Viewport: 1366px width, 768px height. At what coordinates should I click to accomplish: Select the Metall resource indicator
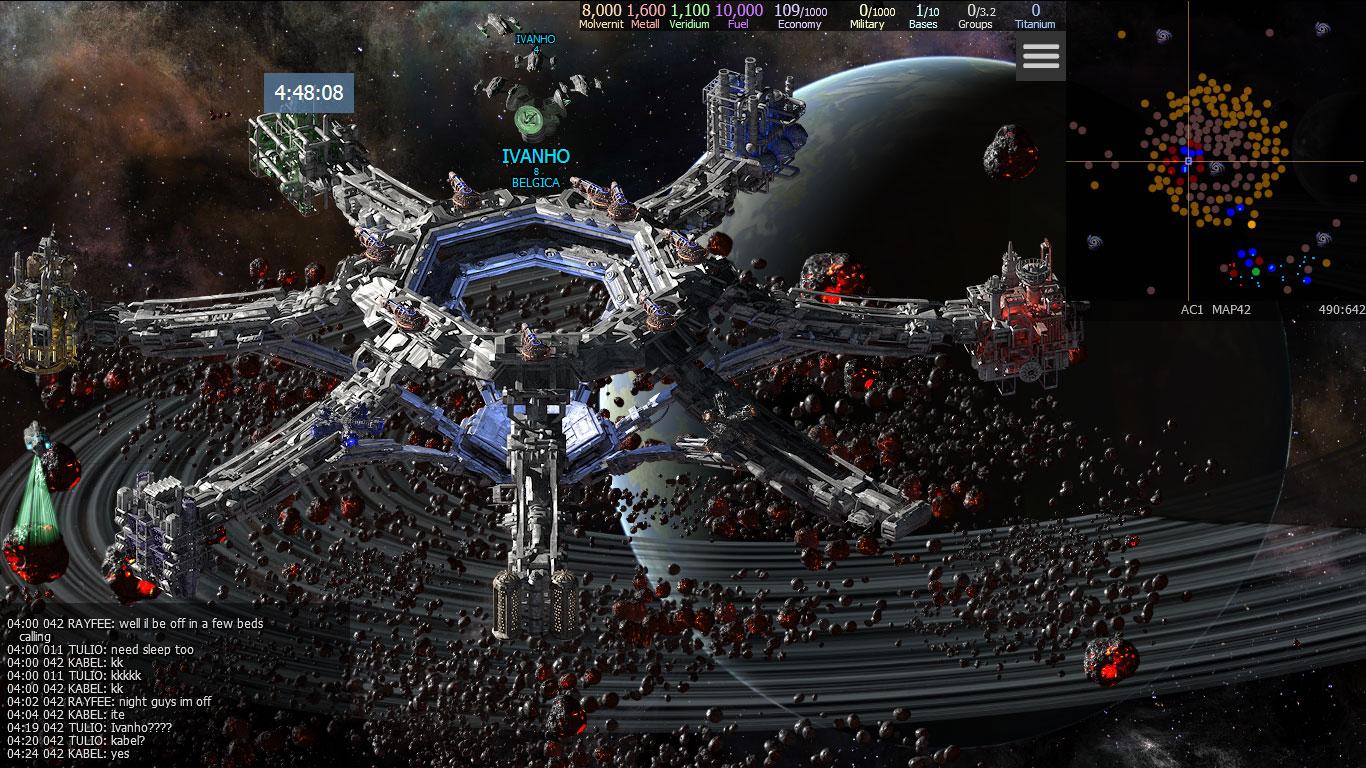[x=645, y=14]
